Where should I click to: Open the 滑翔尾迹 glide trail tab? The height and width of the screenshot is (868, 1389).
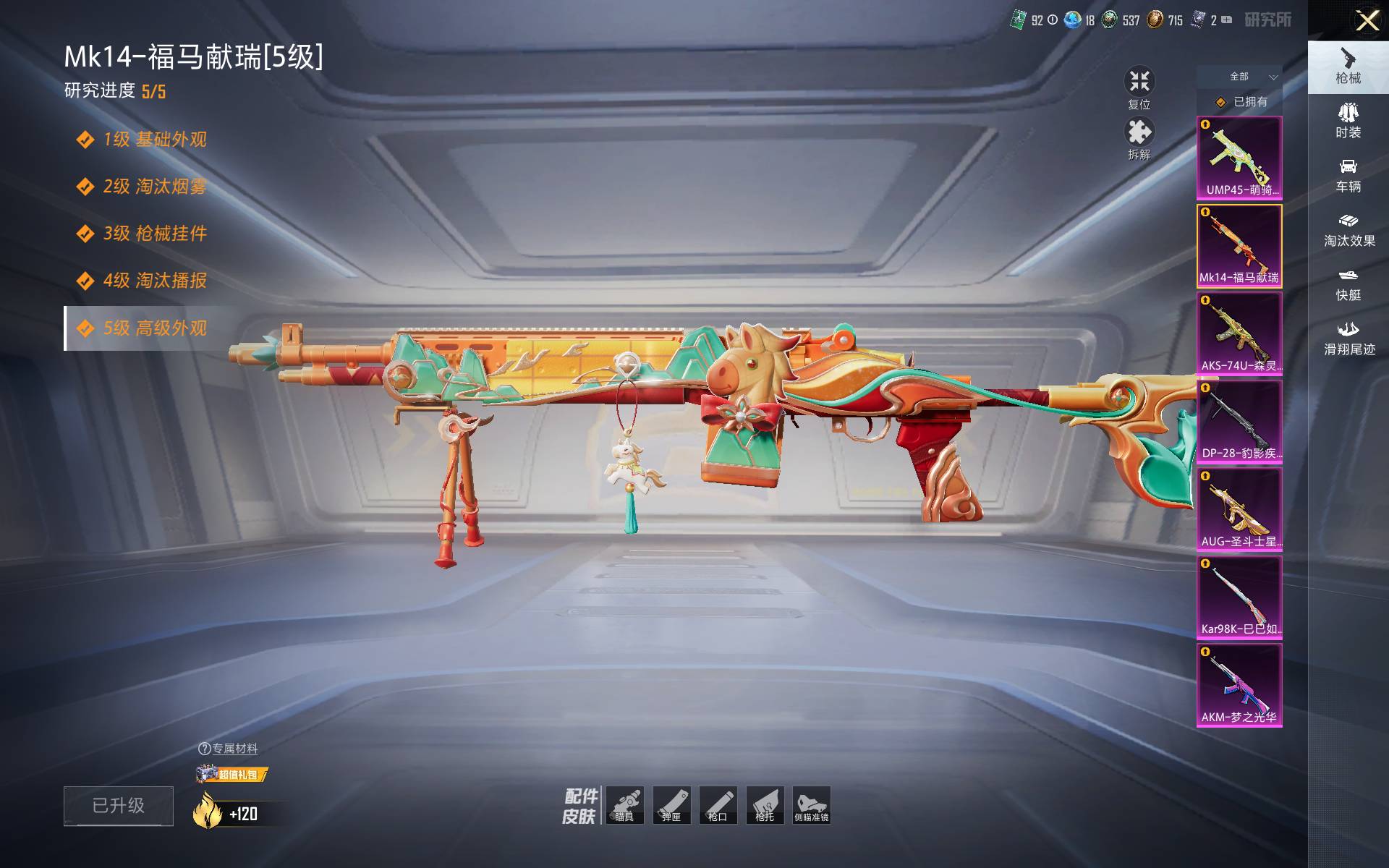coord(1348,338)
